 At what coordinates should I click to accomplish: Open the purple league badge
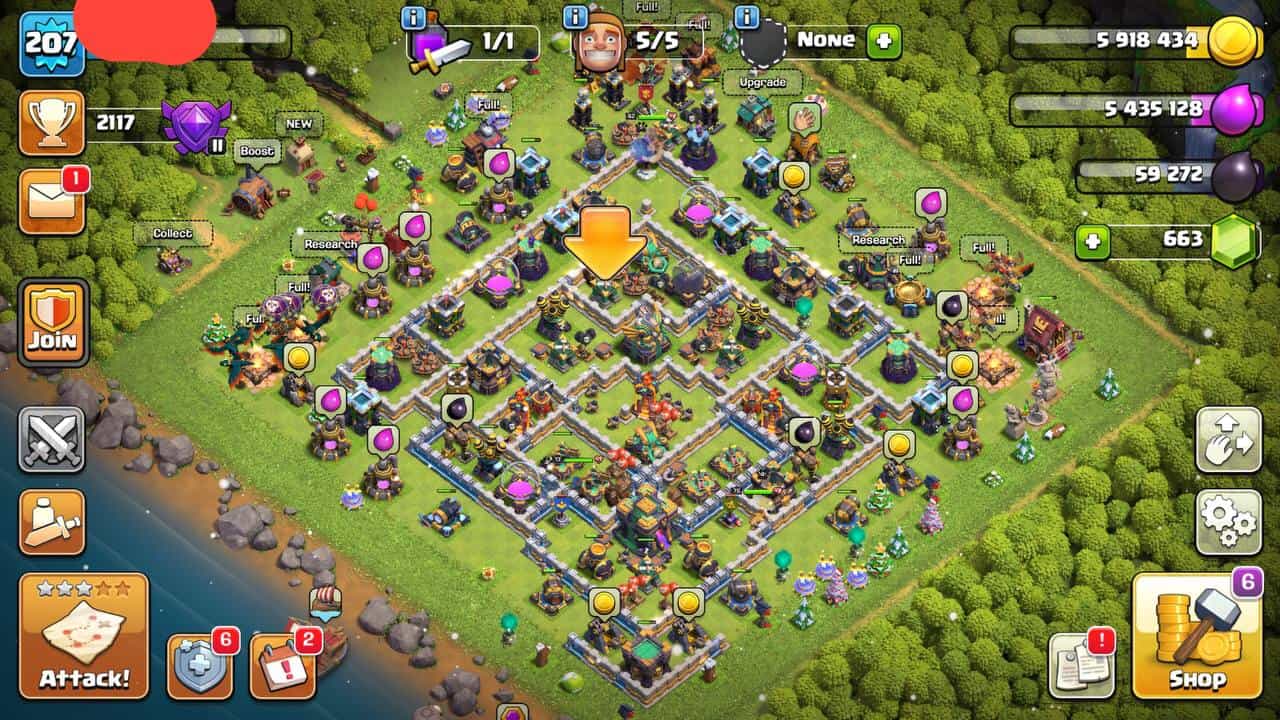coord(195,125)
